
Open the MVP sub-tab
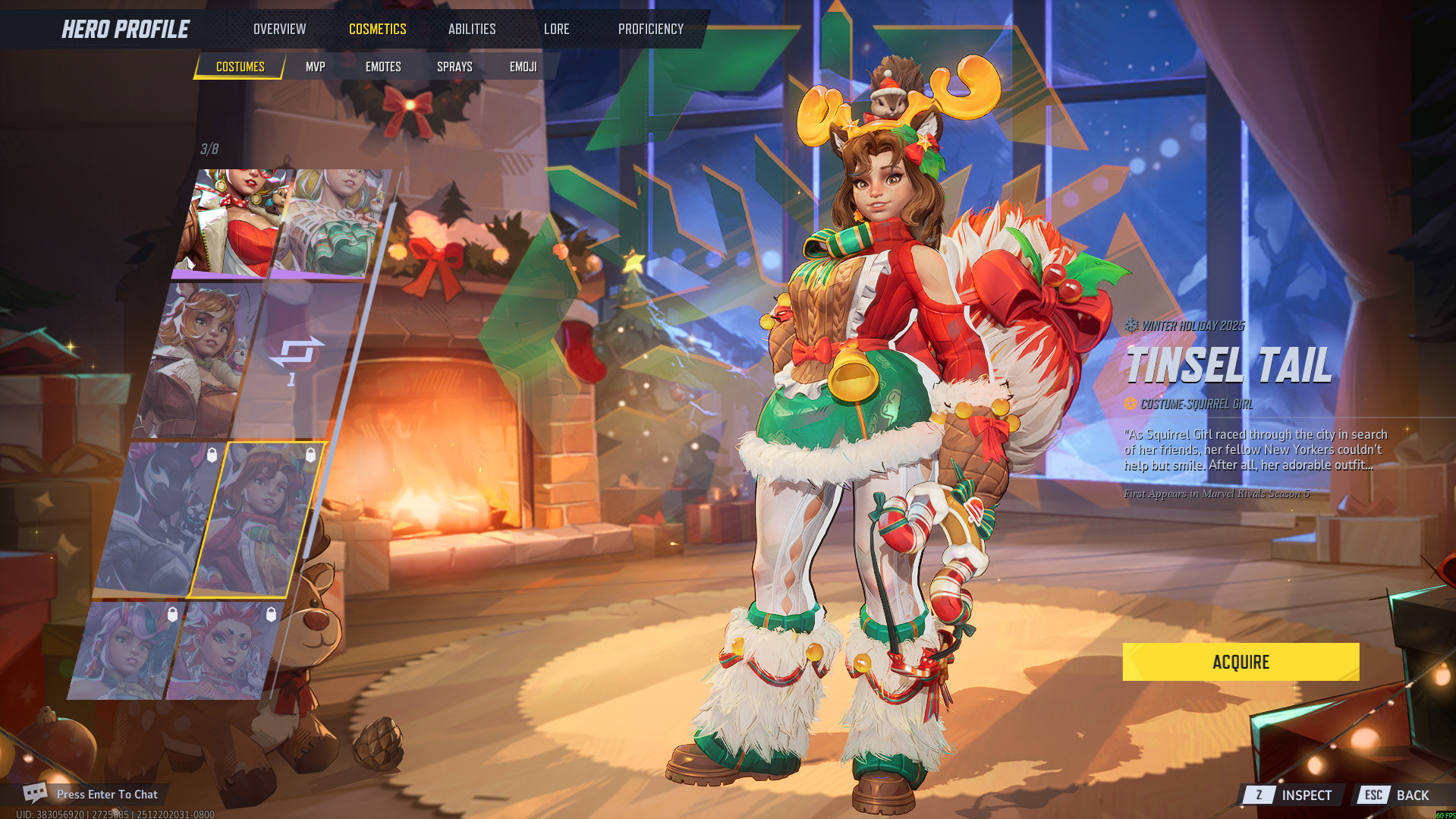pyautogui.click(x=315, y=67)
